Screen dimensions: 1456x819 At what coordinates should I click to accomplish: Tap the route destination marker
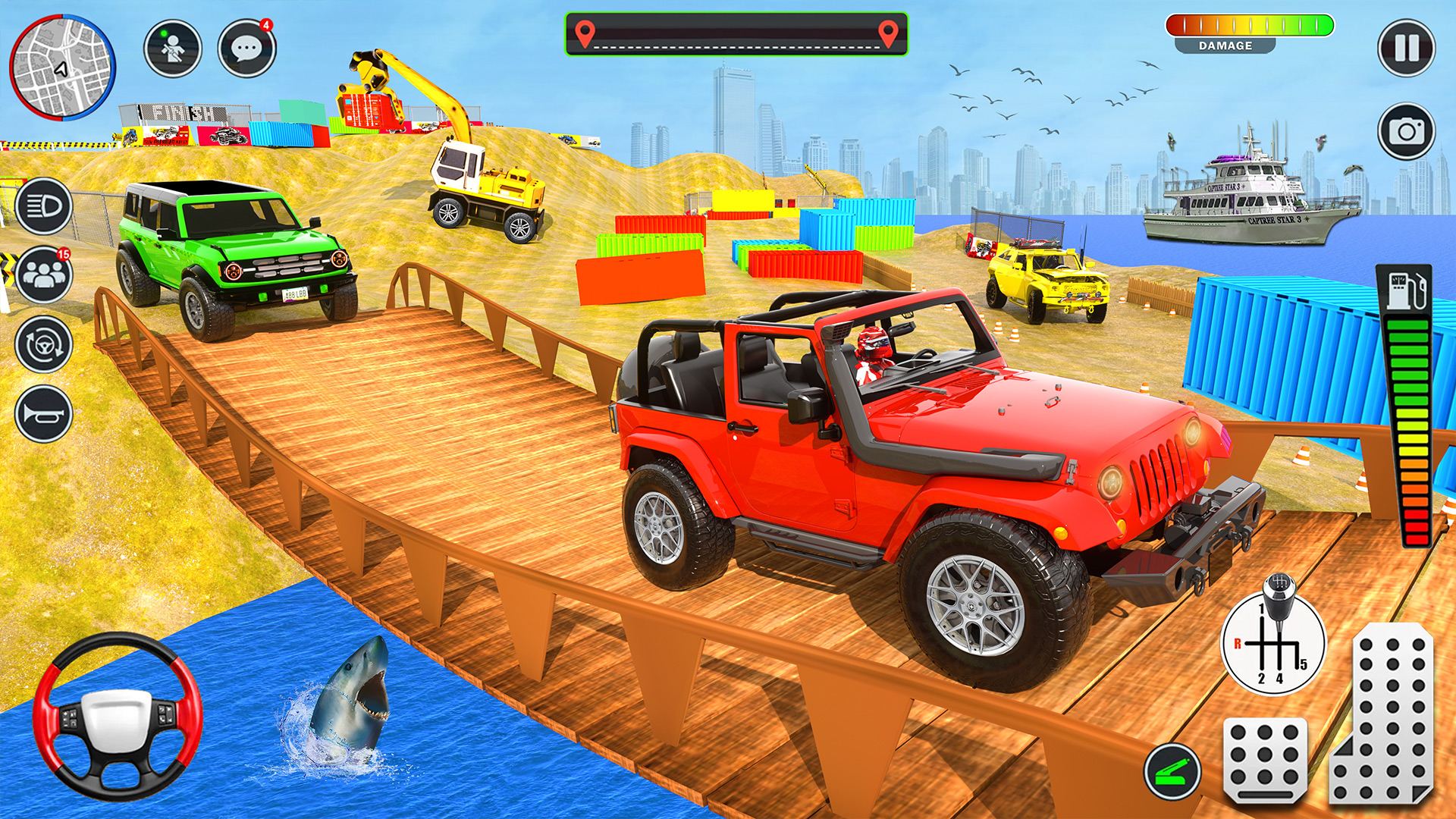[x=886, y=32]
